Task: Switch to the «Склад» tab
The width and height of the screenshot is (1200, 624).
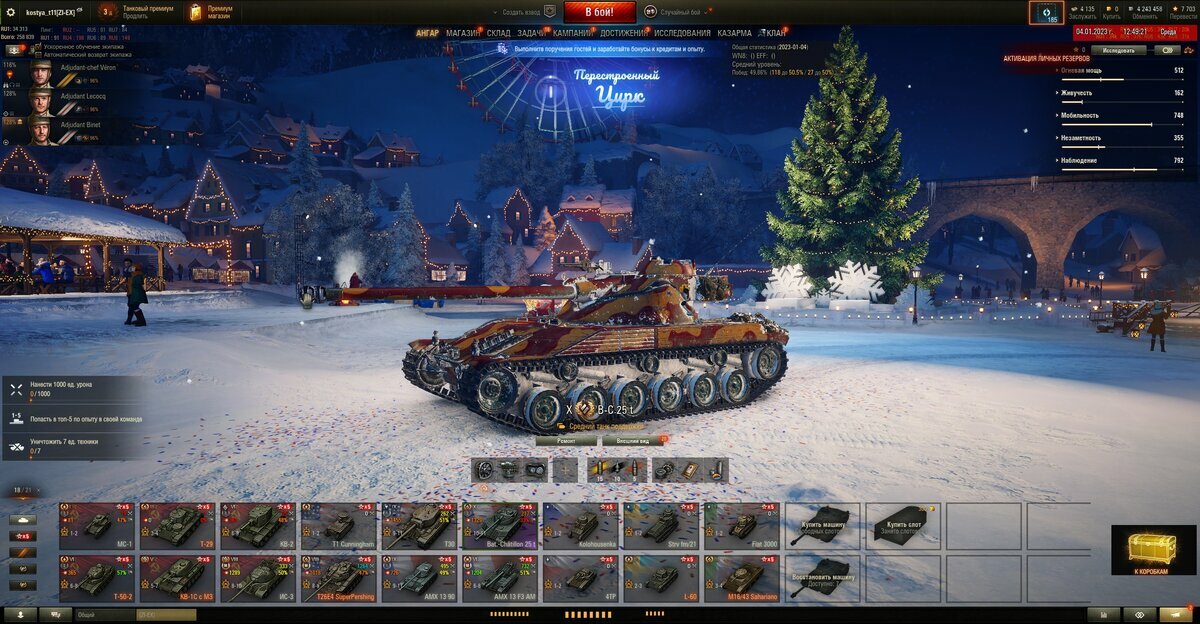Action: click(x=499, y=33)
